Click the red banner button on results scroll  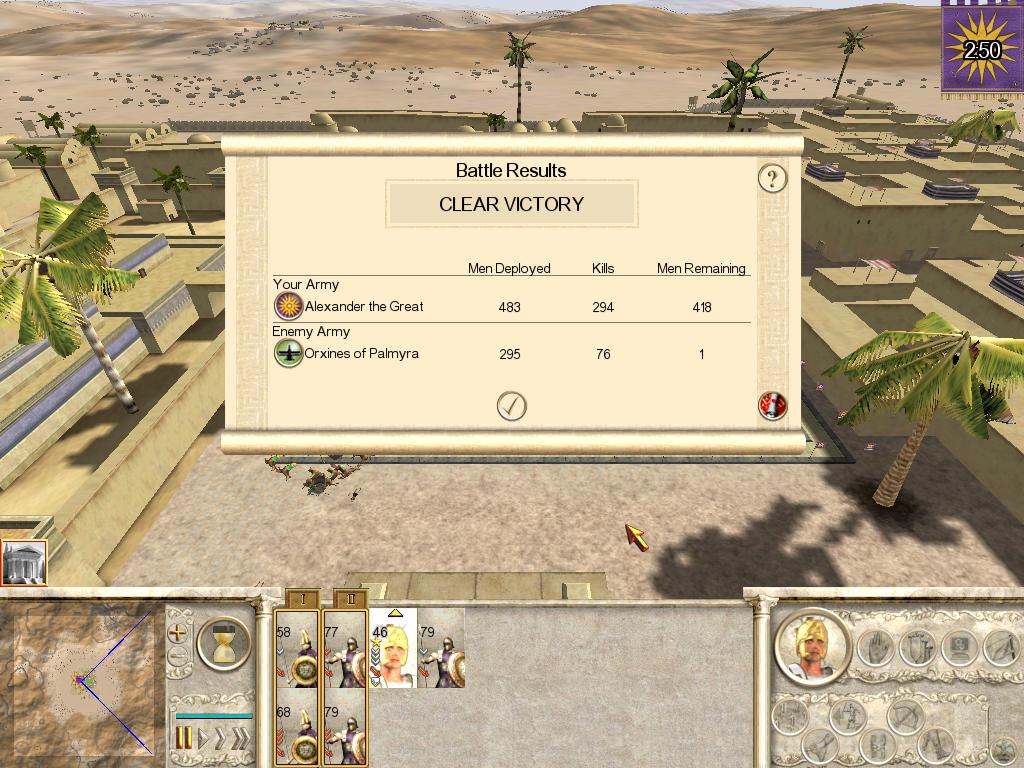[x=772, y=405]
